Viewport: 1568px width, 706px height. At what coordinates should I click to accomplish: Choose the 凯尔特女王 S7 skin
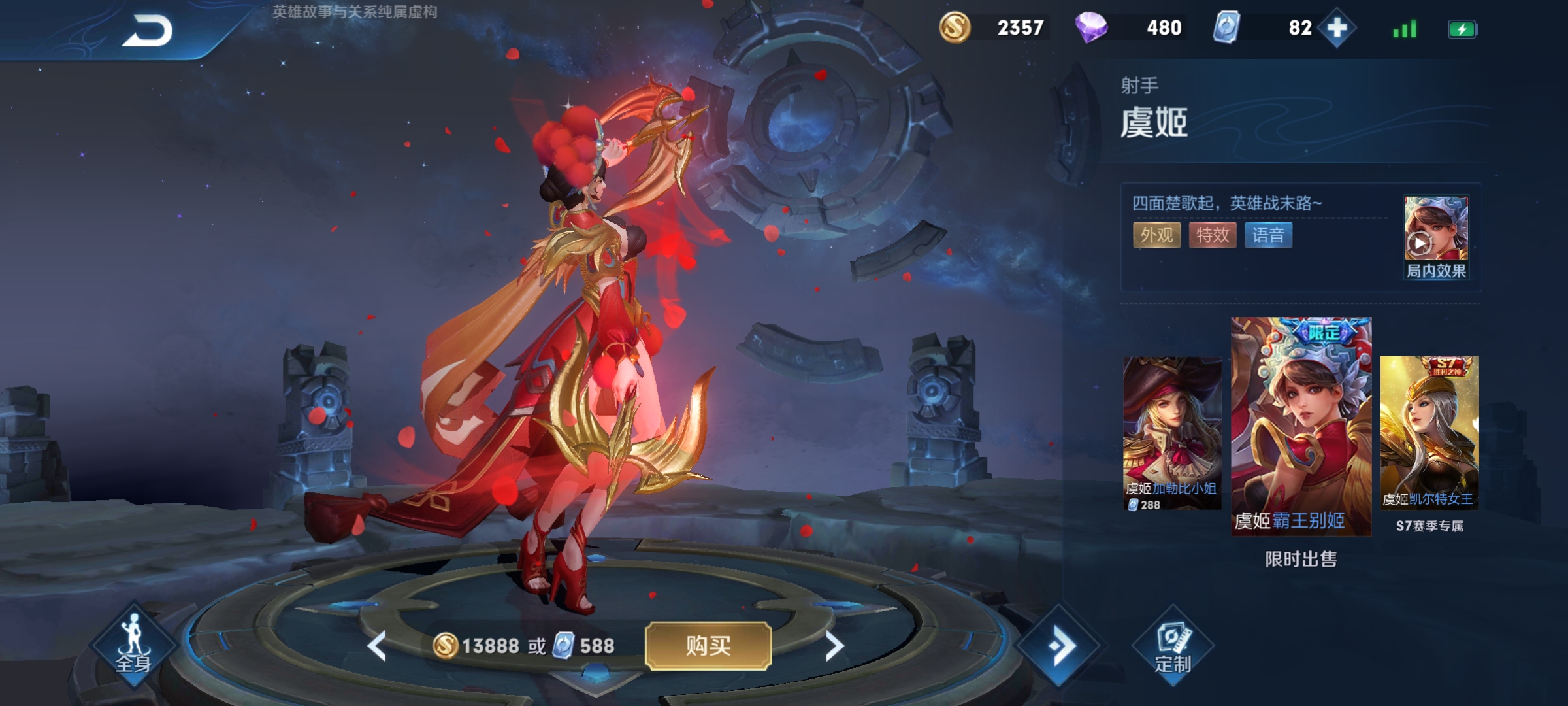point(1429,431)
